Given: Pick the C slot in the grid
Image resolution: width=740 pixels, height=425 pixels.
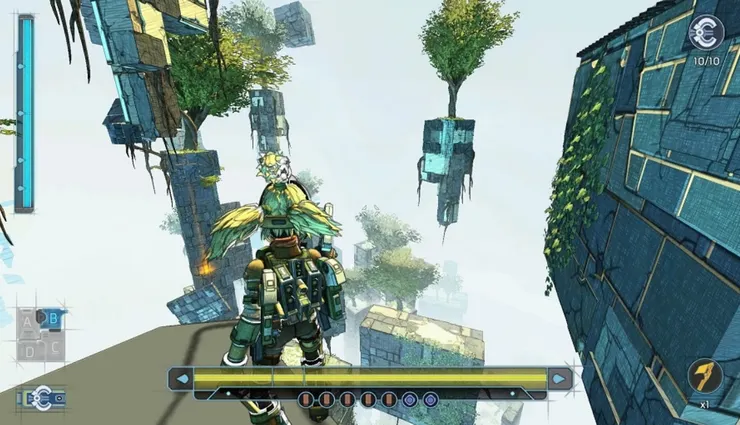Looking at the screenshot, I should click(55, 347).
